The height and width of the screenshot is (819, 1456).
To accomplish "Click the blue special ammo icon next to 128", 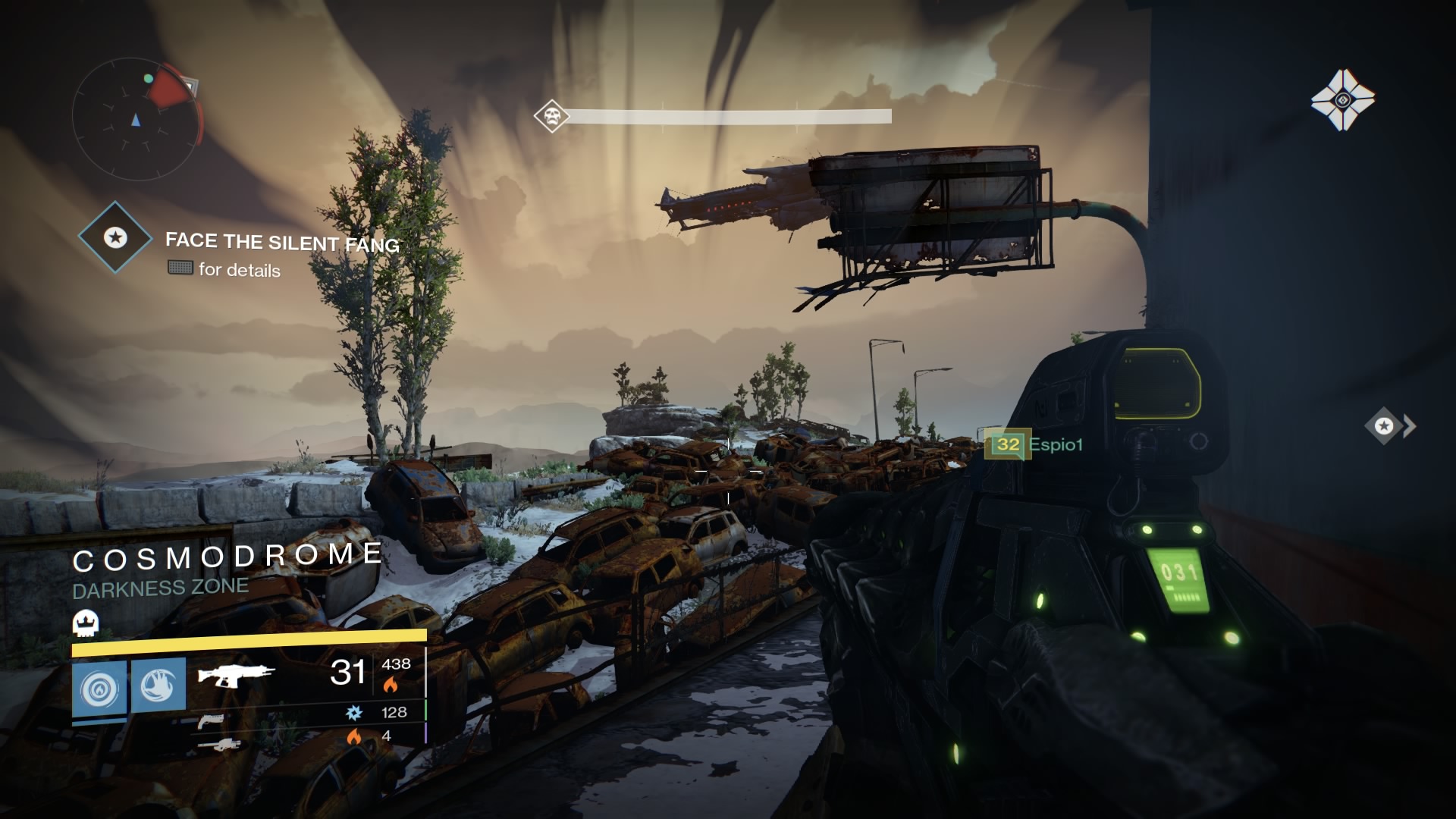I will (355, 714).
